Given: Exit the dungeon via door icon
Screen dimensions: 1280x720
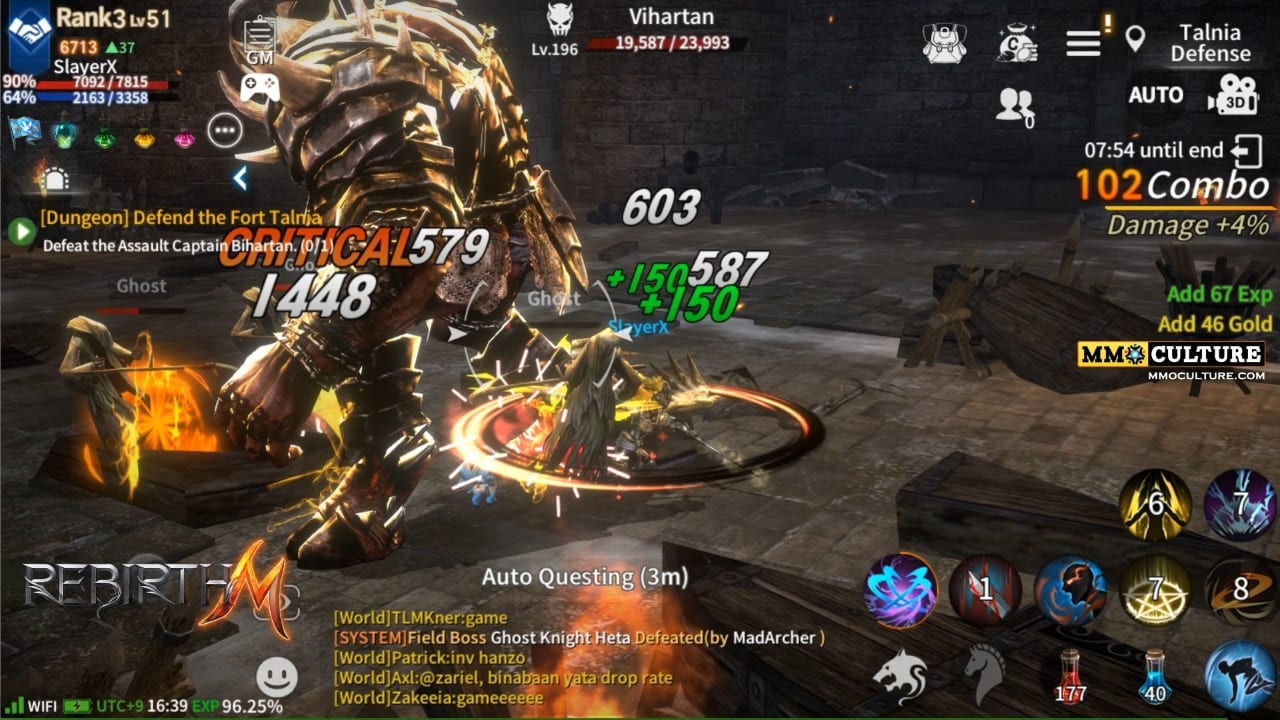Looking at the screenshot, I should (1247, 151).
